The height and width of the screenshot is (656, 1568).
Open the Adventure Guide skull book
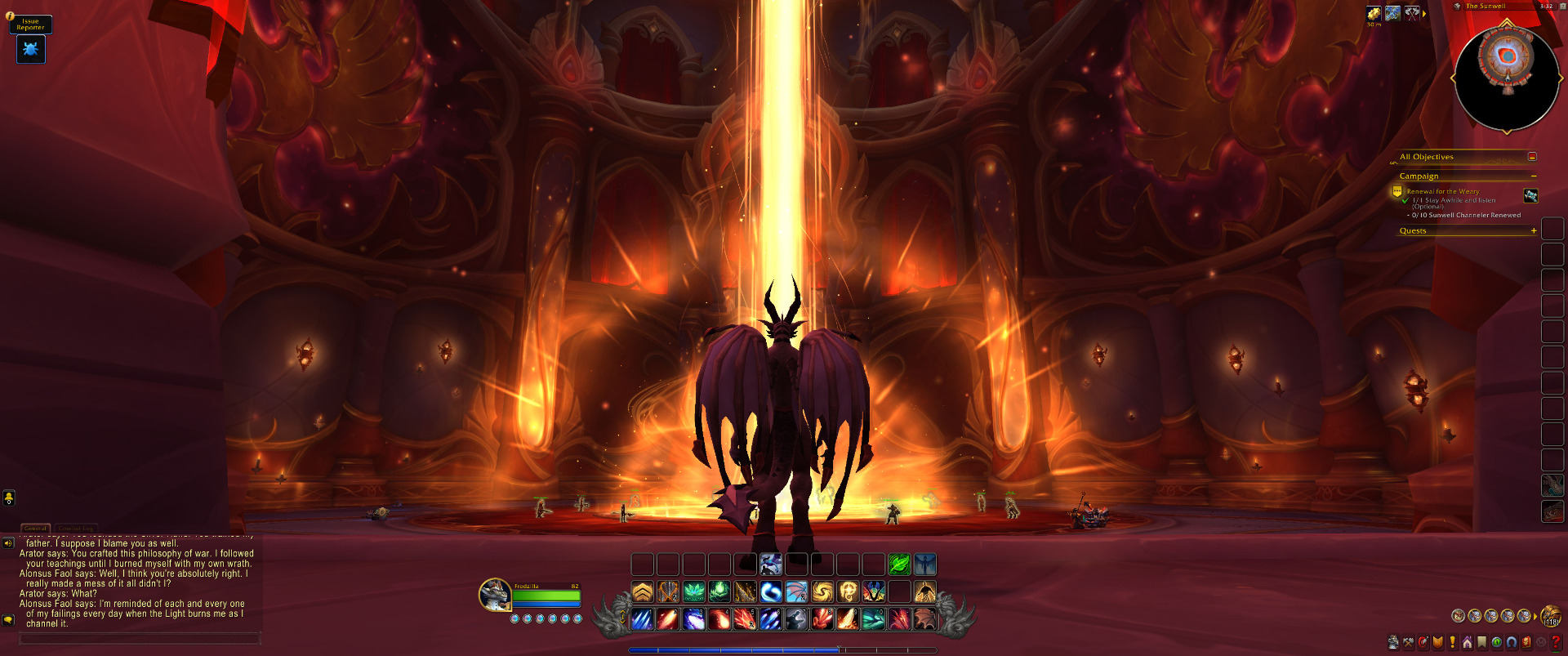pyautogui.click(x=1526, y=643)
